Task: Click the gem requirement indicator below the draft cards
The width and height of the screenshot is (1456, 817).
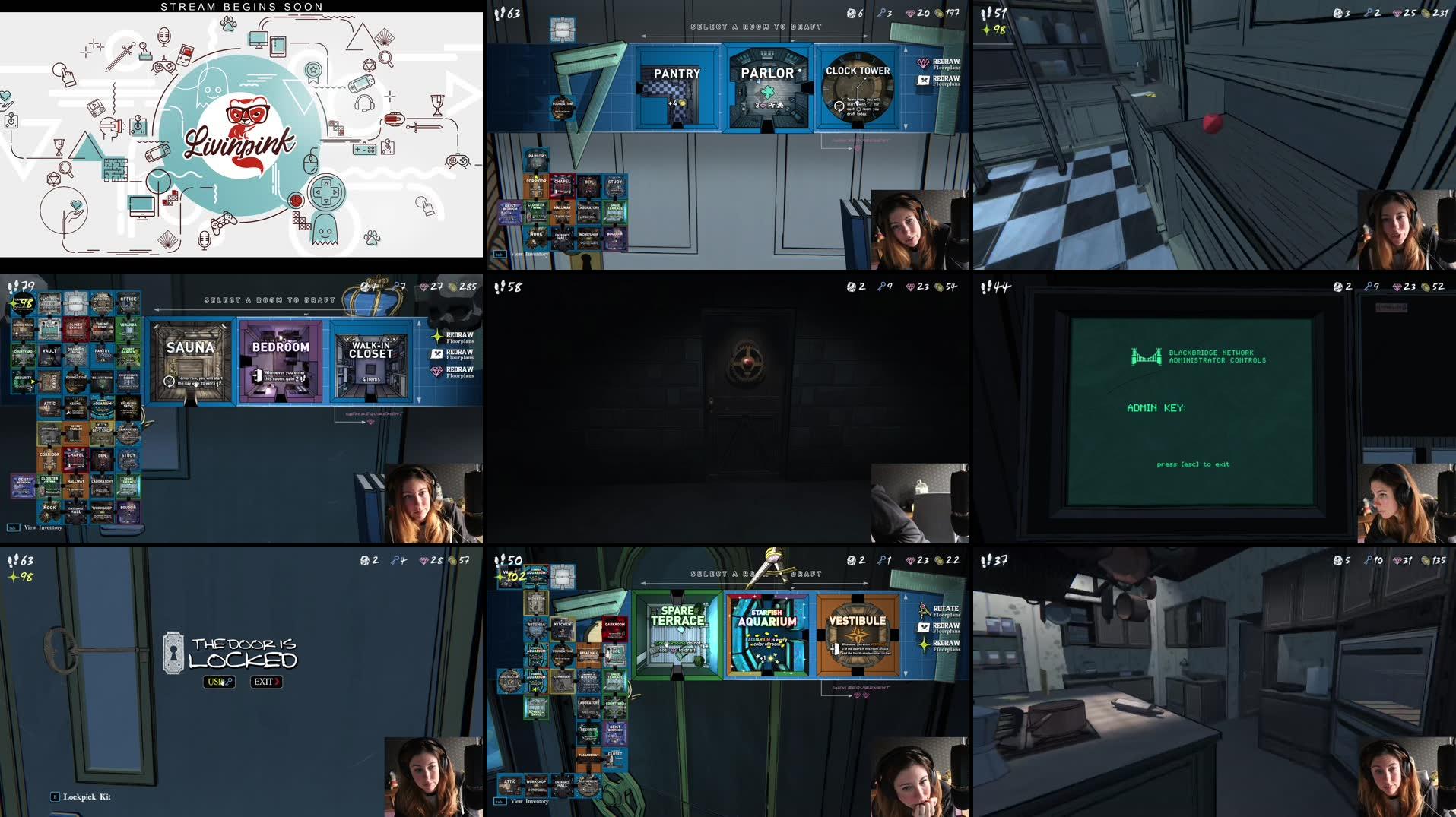Action: [861, 696]
